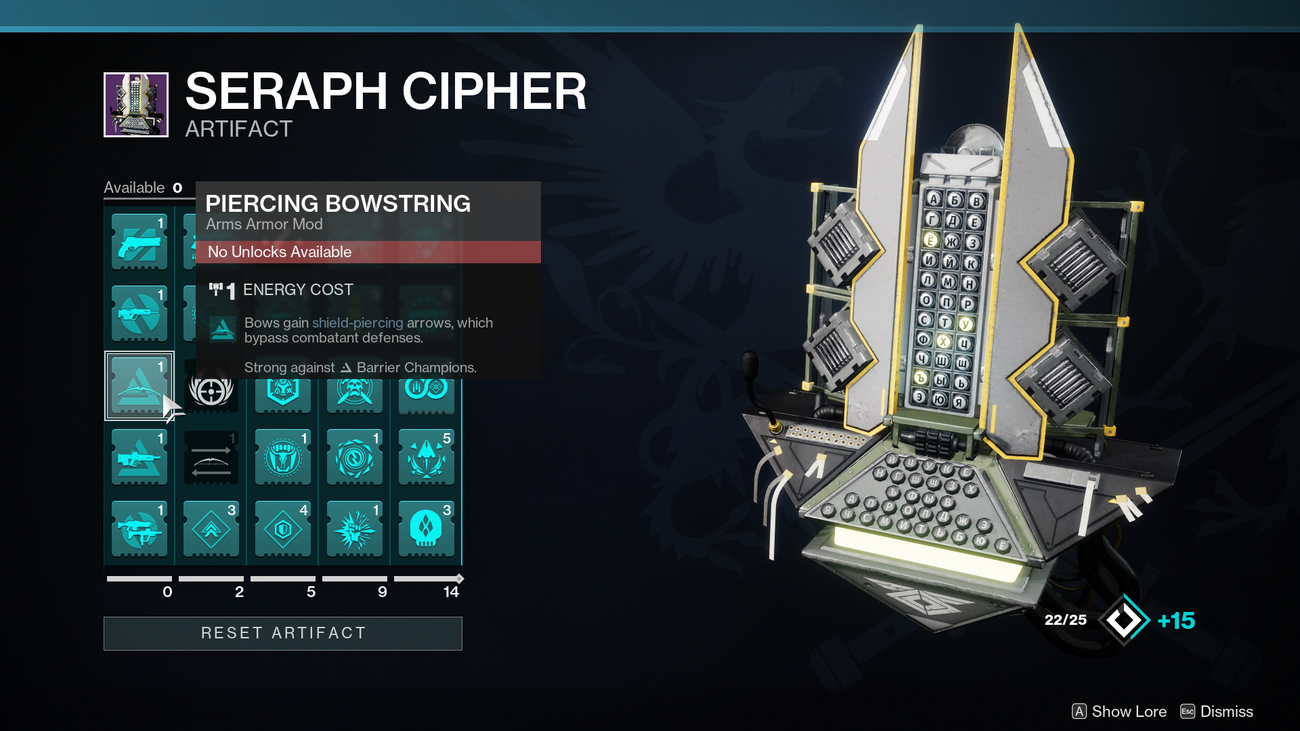
Task: Click the skull mod showing count 3
Action: (427, 529)
